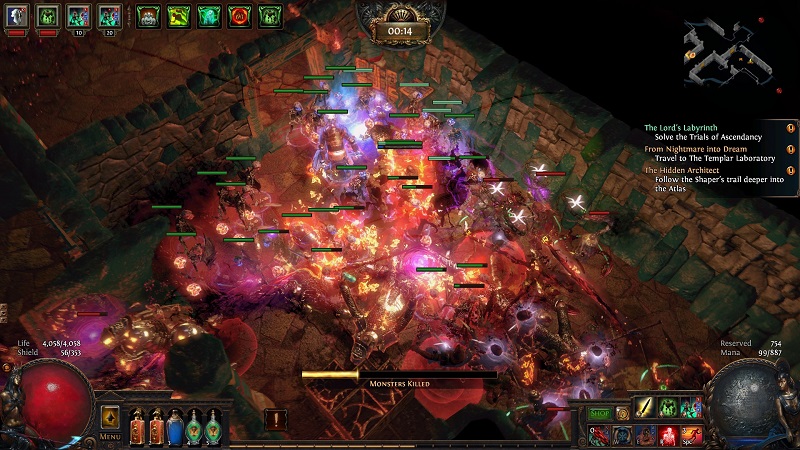
Task: Activate the yellow sword attack skill
Action: pyautogui.click(x=645, y=407)
